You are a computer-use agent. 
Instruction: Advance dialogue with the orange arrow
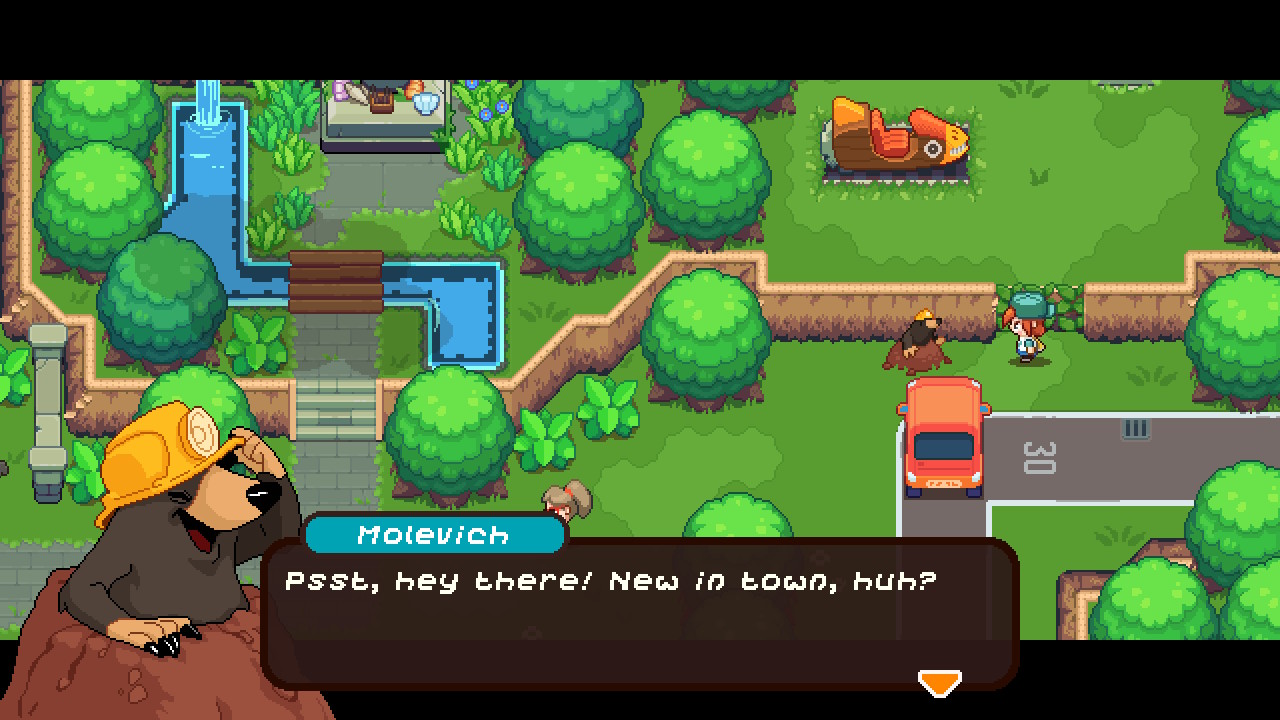939,683
